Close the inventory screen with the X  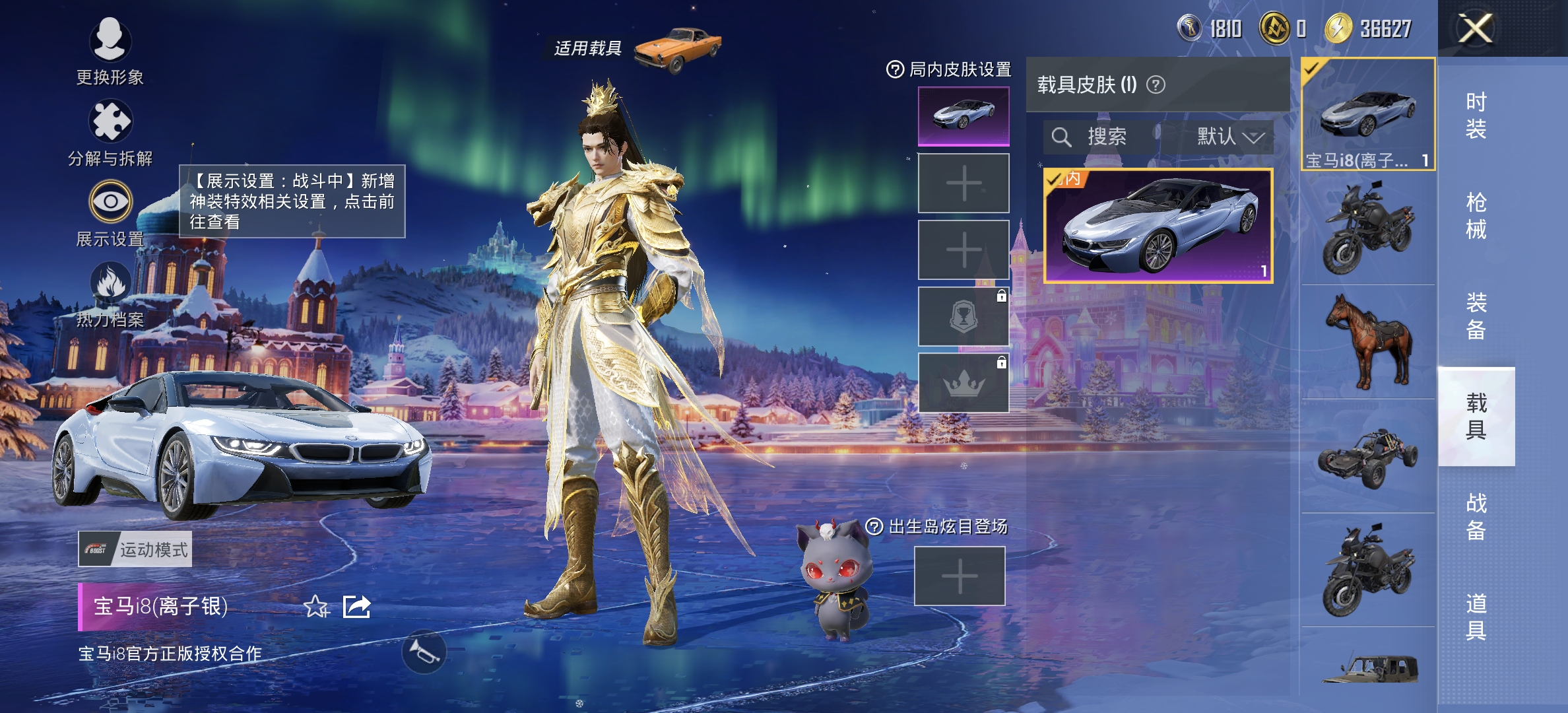point(1475,29)
